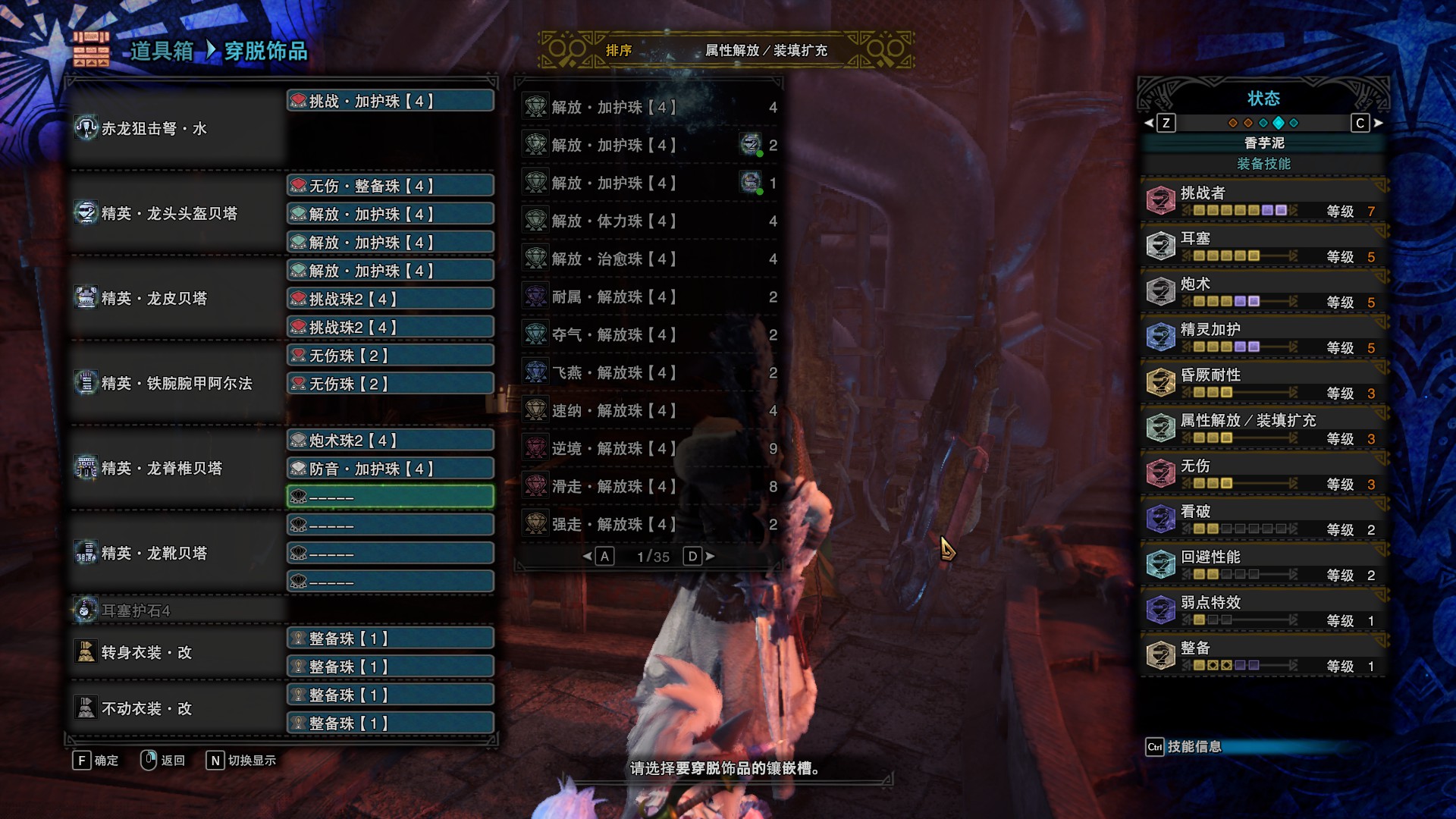Click the green highlighted empty decoration slot
Image resolution: width=1456 pixels, height=819 pixels.
pos(391,497)
